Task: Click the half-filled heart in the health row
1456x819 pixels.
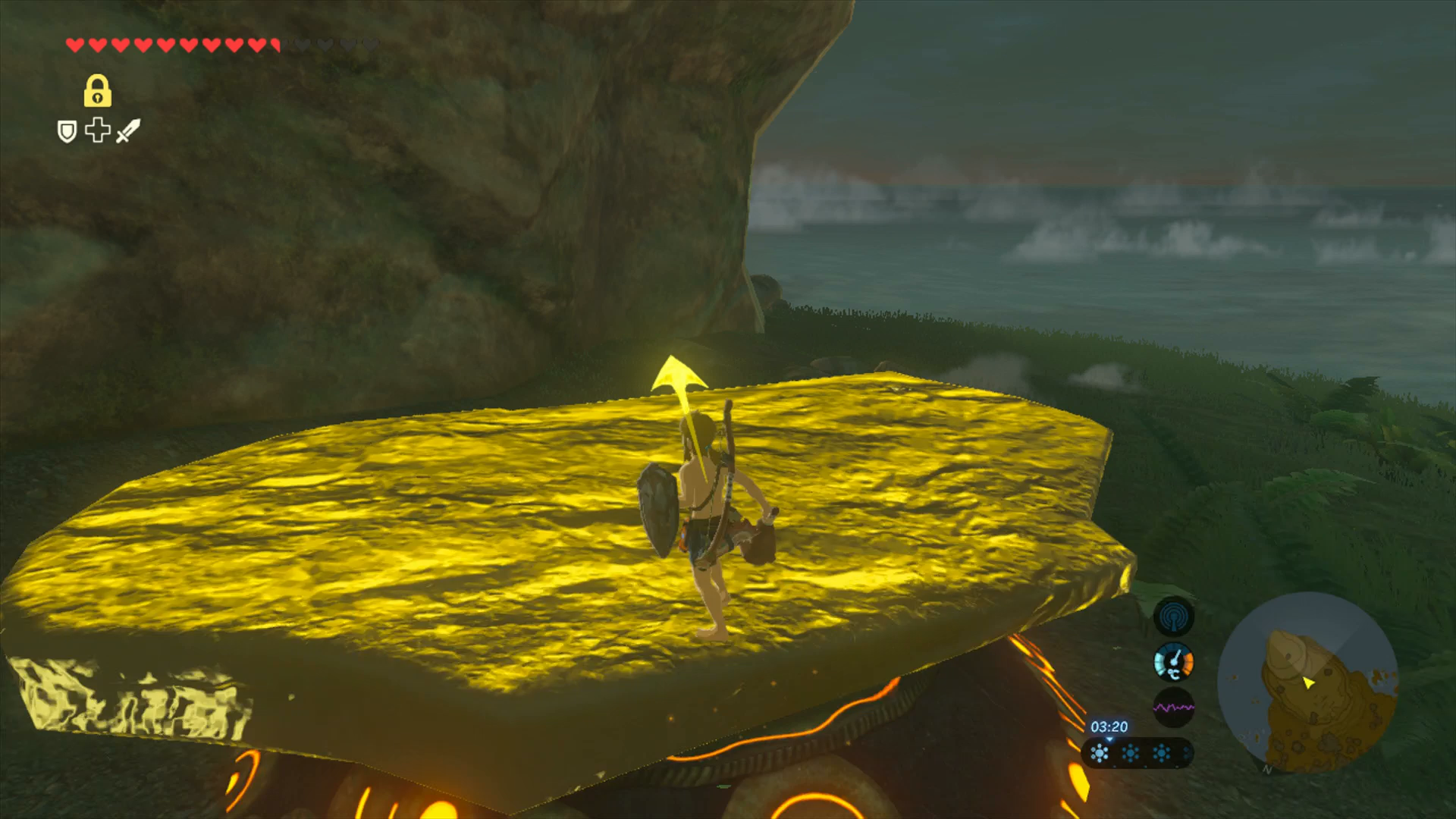Action: pyautogui.click(x=275, y=45)
